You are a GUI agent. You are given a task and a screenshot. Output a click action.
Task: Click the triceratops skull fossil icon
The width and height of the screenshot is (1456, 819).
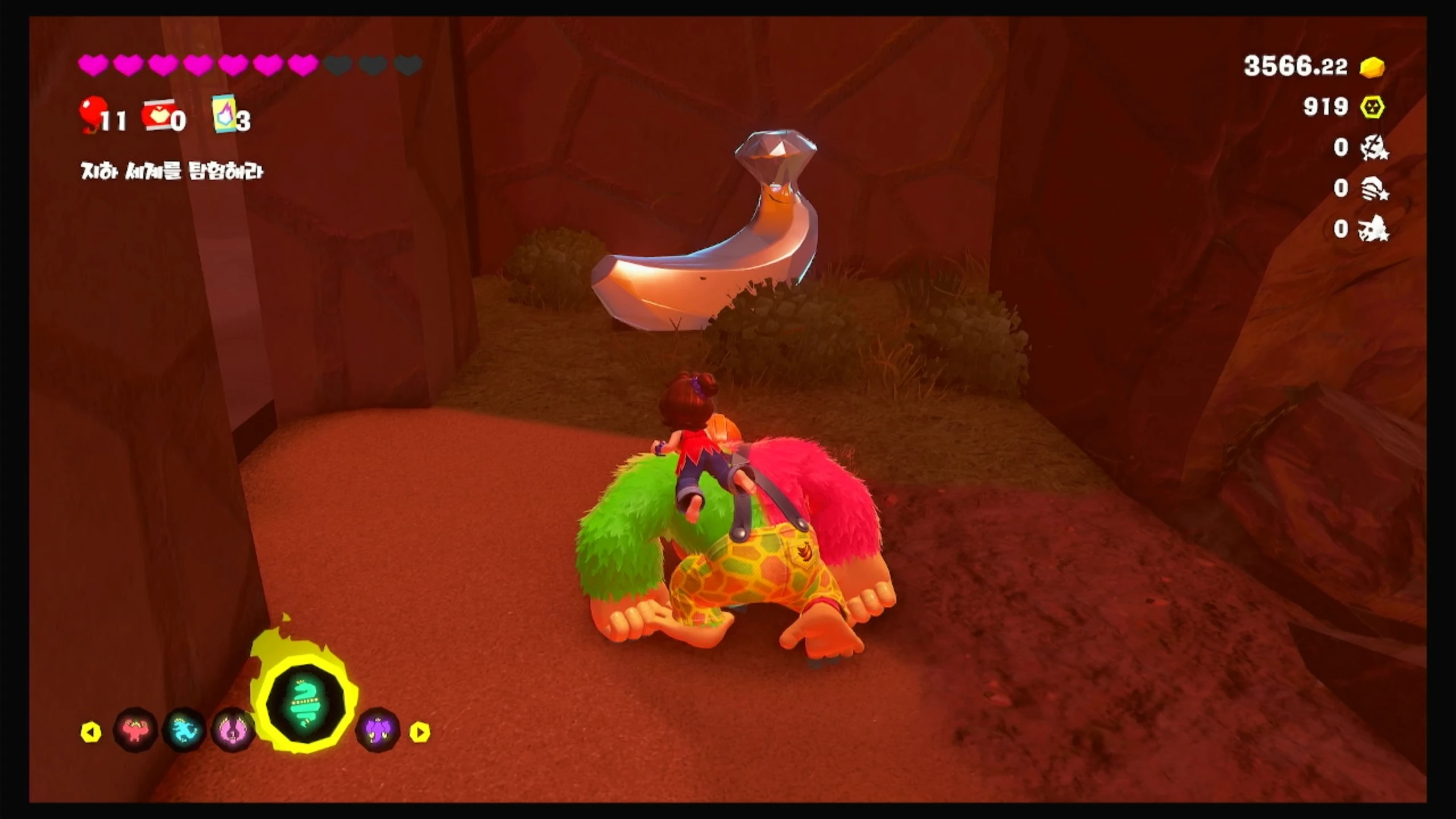[x=1374, y=229]
